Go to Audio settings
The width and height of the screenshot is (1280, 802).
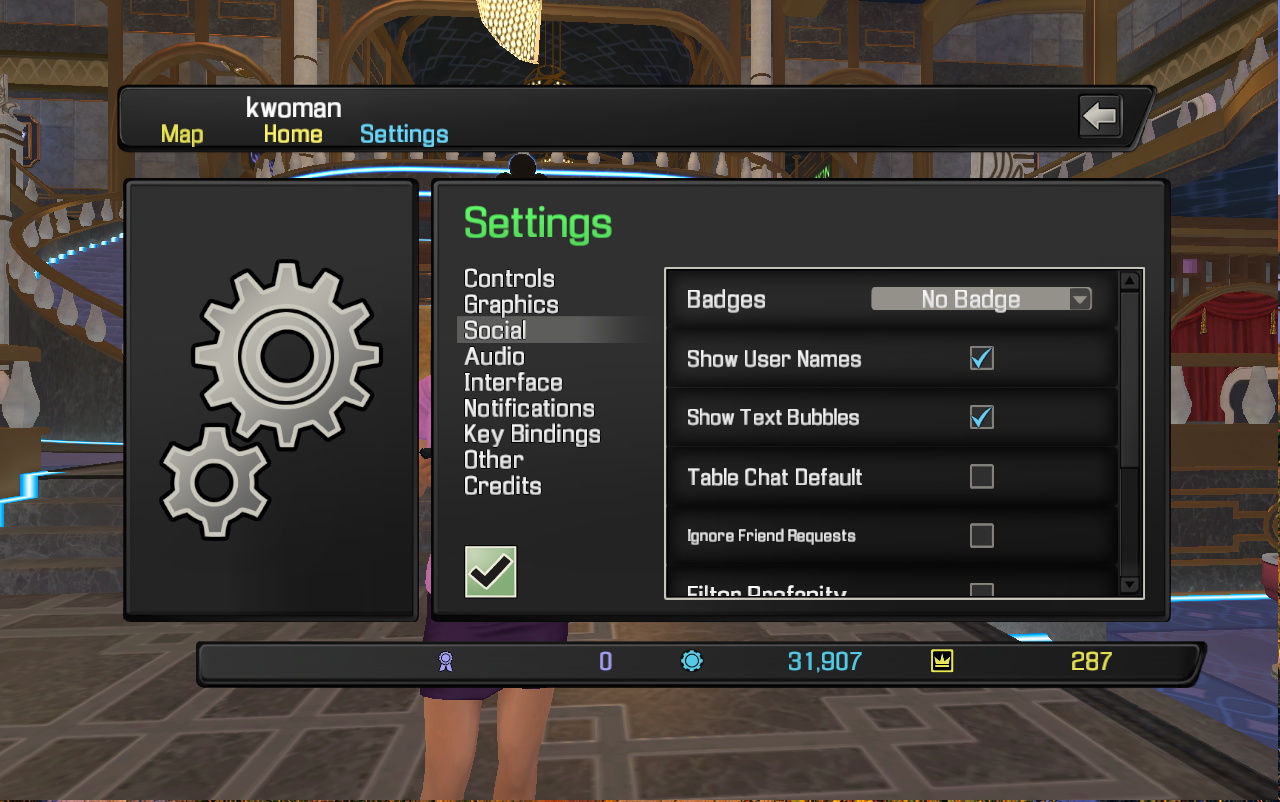494,357
